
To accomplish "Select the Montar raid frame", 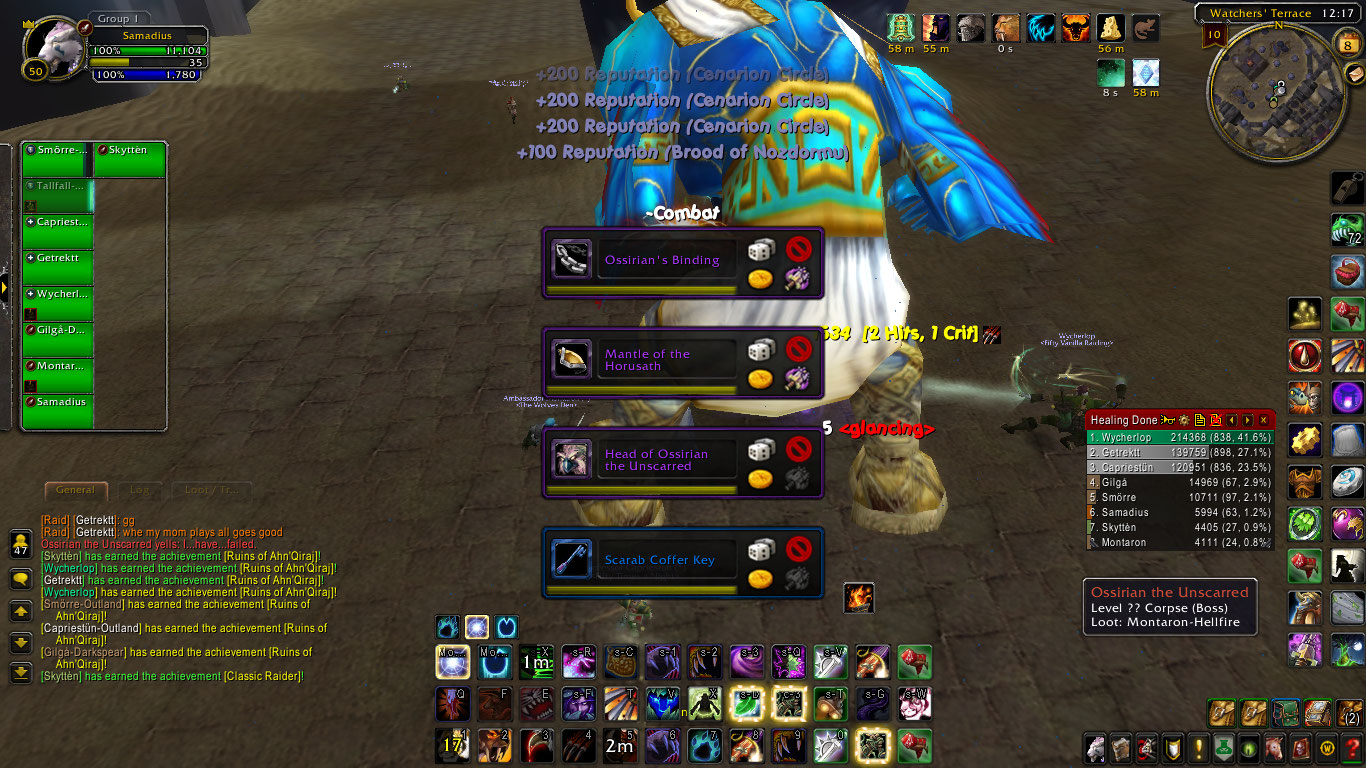I will click(x=58, y=375).
